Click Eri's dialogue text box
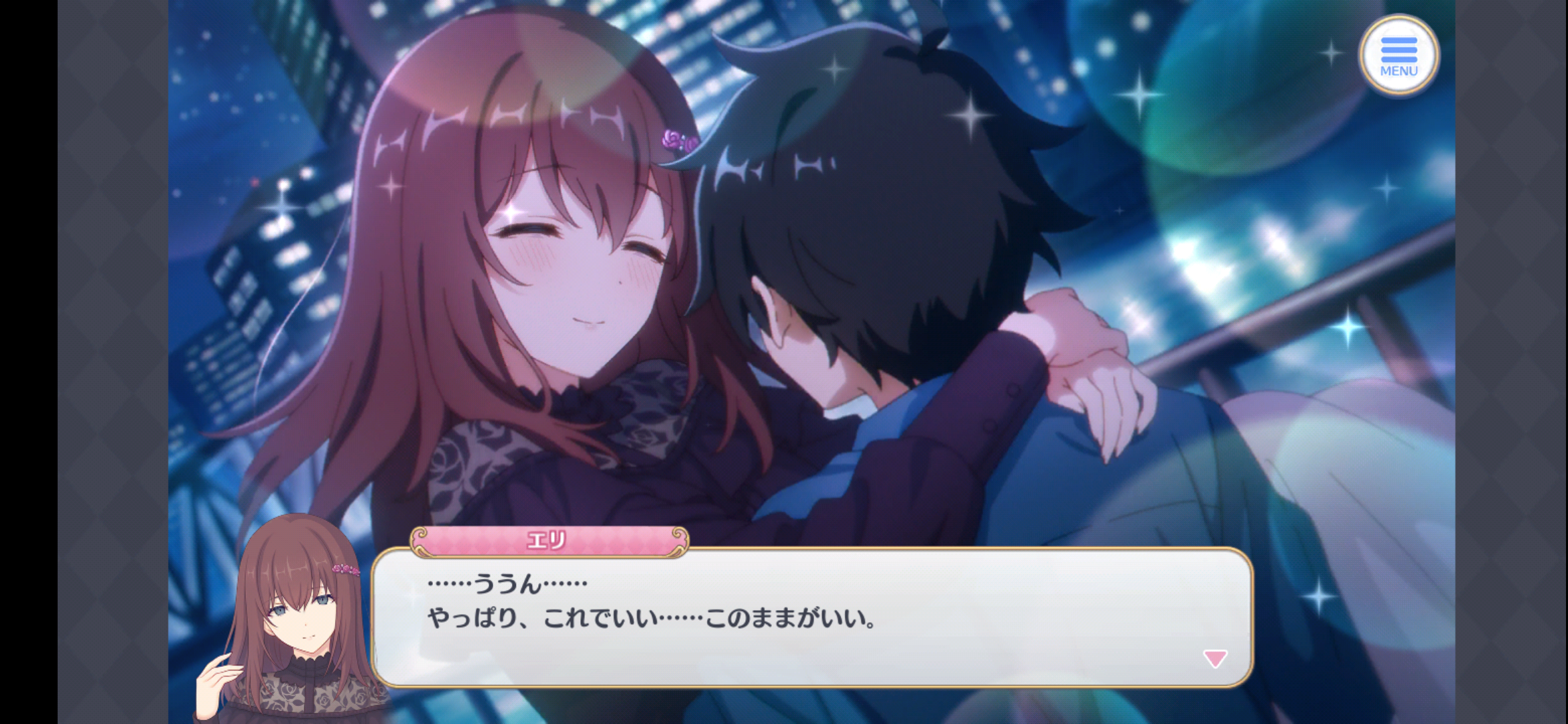Viewport: 1568px width, 724px height. (x=811, y=617)
